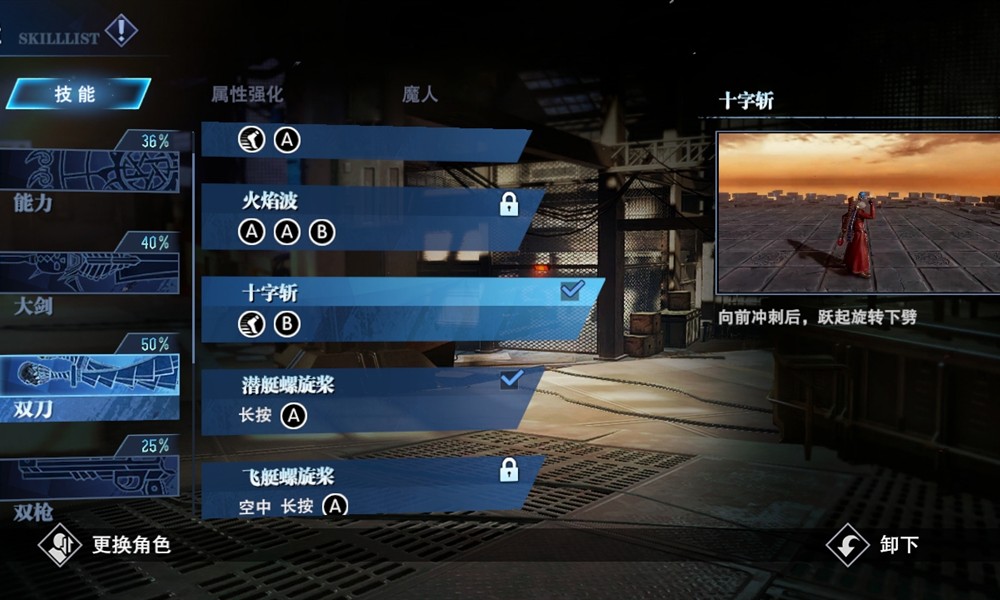The image size is (1000, 600).
Task: Switch to the 技能 tab
Action: coord(76,94)
